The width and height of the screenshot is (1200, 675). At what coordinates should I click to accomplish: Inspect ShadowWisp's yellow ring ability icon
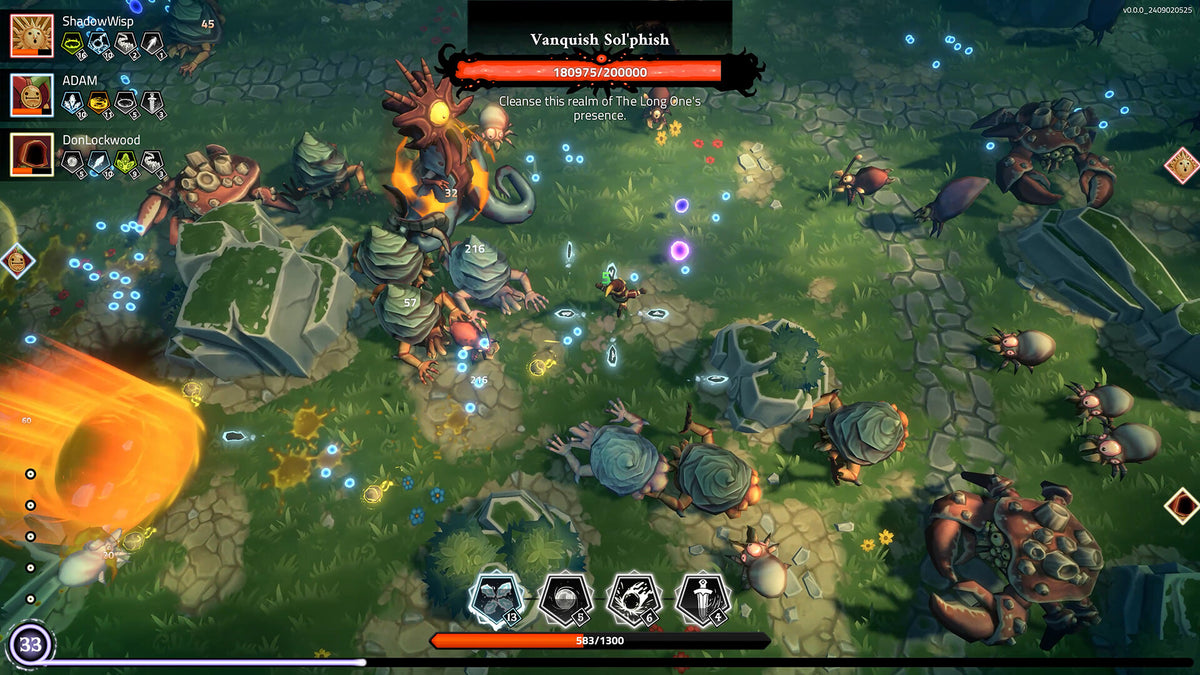[72, 42]
